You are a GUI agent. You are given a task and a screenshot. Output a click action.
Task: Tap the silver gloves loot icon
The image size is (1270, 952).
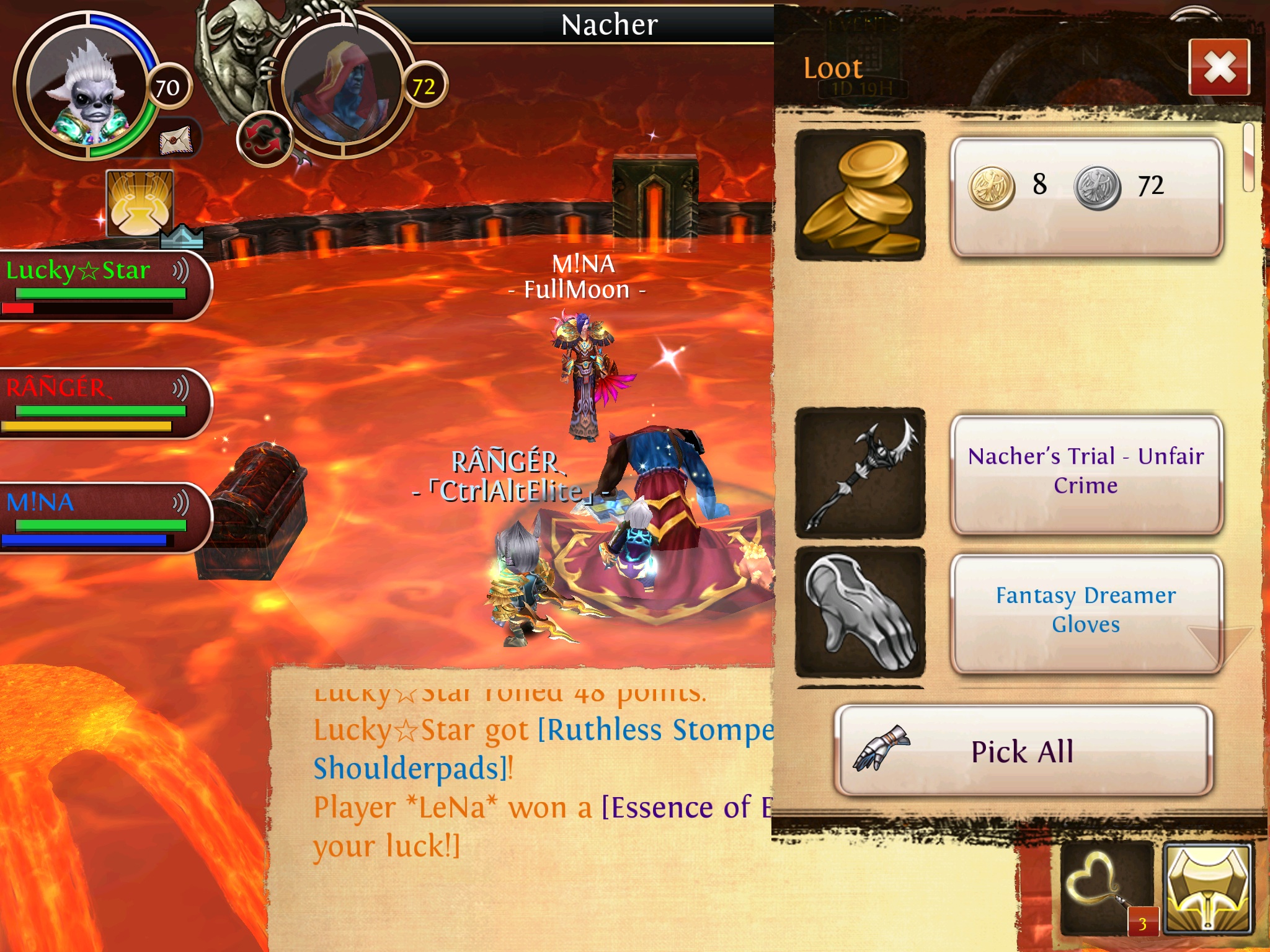(x=860, y=612)
